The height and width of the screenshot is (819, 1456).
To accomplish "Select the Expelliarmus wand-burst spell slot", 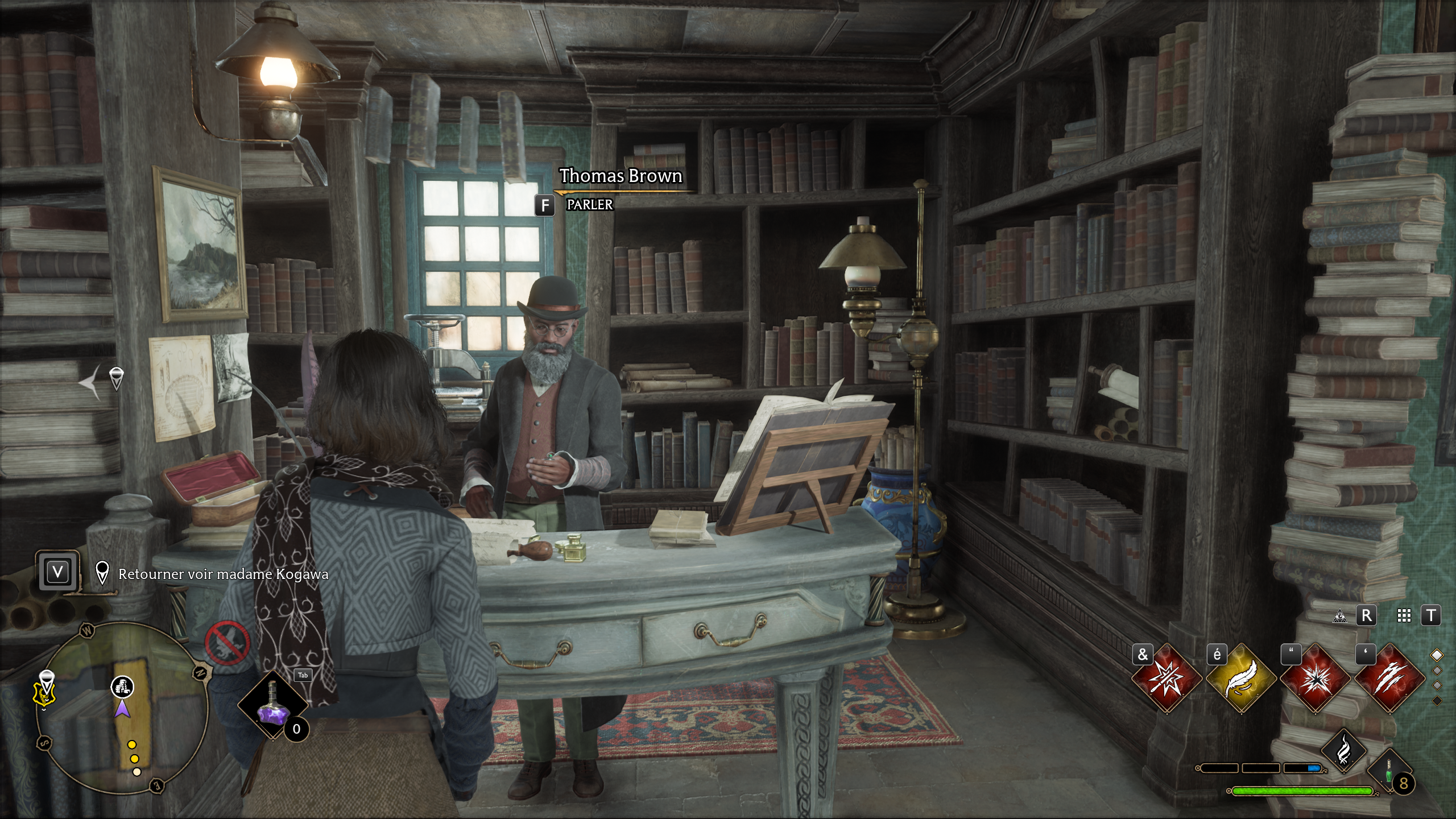I will [x=1166, y=679].
